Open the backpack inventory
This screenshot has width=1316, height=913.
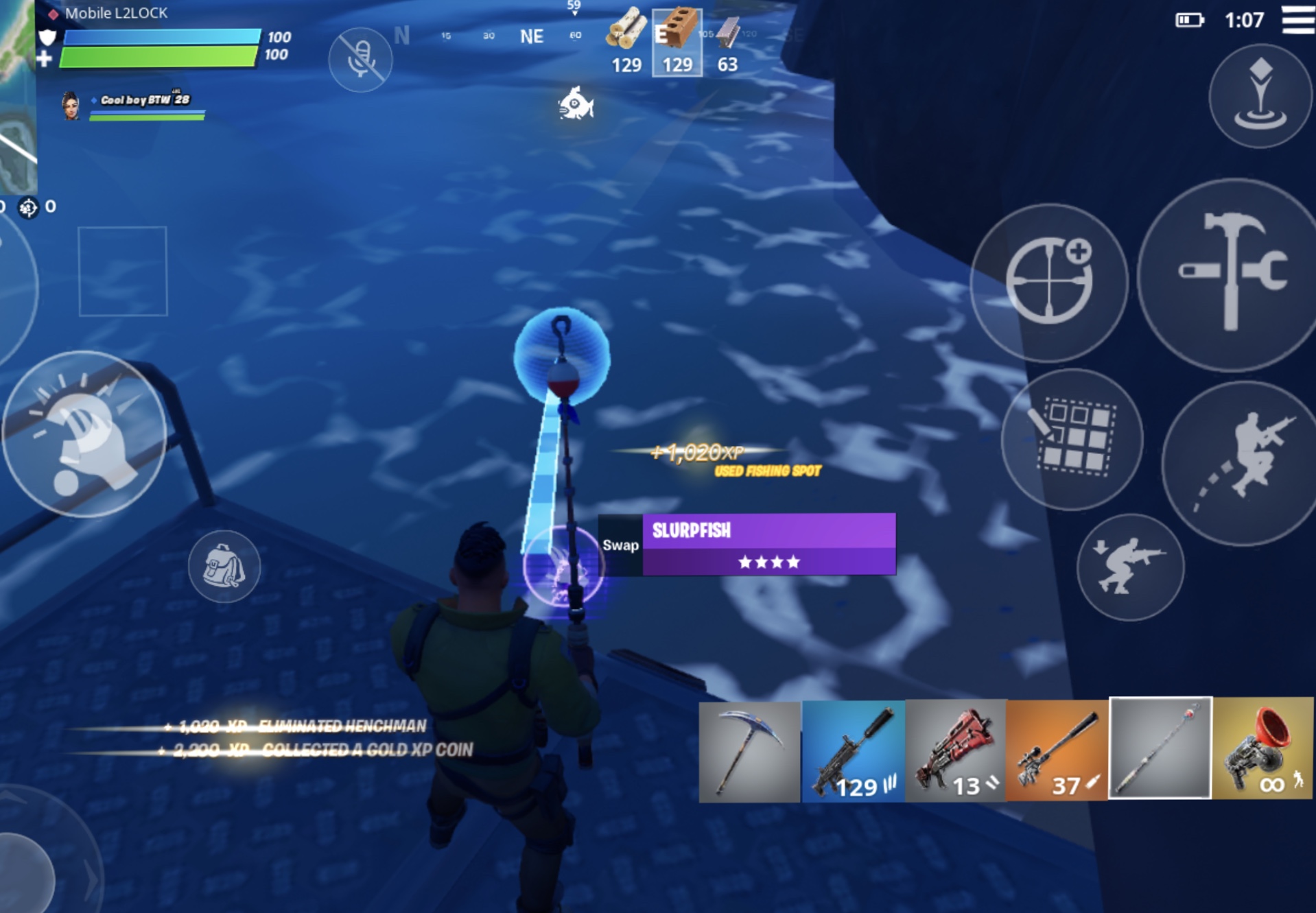pos(224,567)
